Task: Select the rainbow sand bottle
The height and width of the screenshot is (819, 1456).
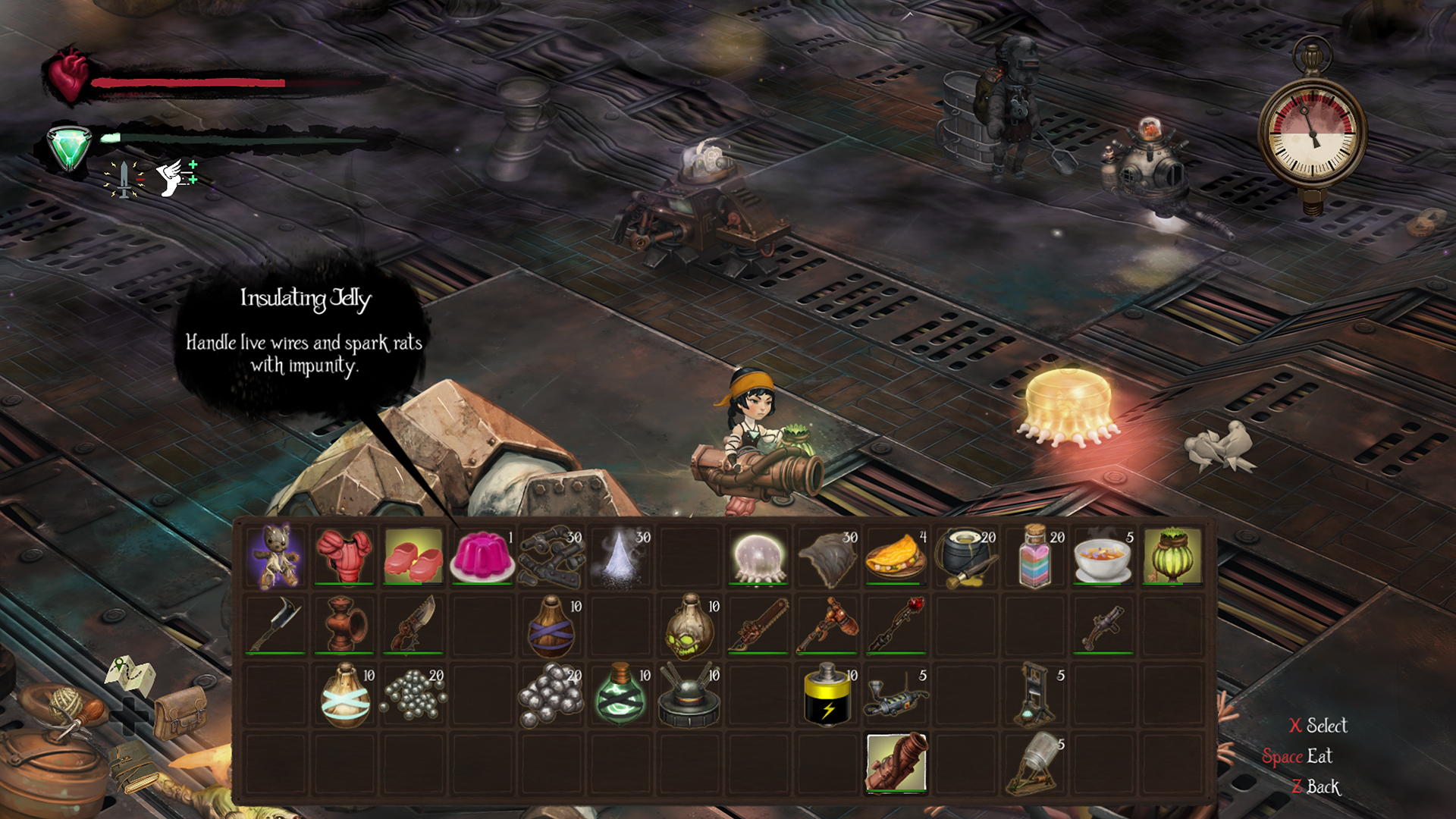Action: (x=1034, y=557)
